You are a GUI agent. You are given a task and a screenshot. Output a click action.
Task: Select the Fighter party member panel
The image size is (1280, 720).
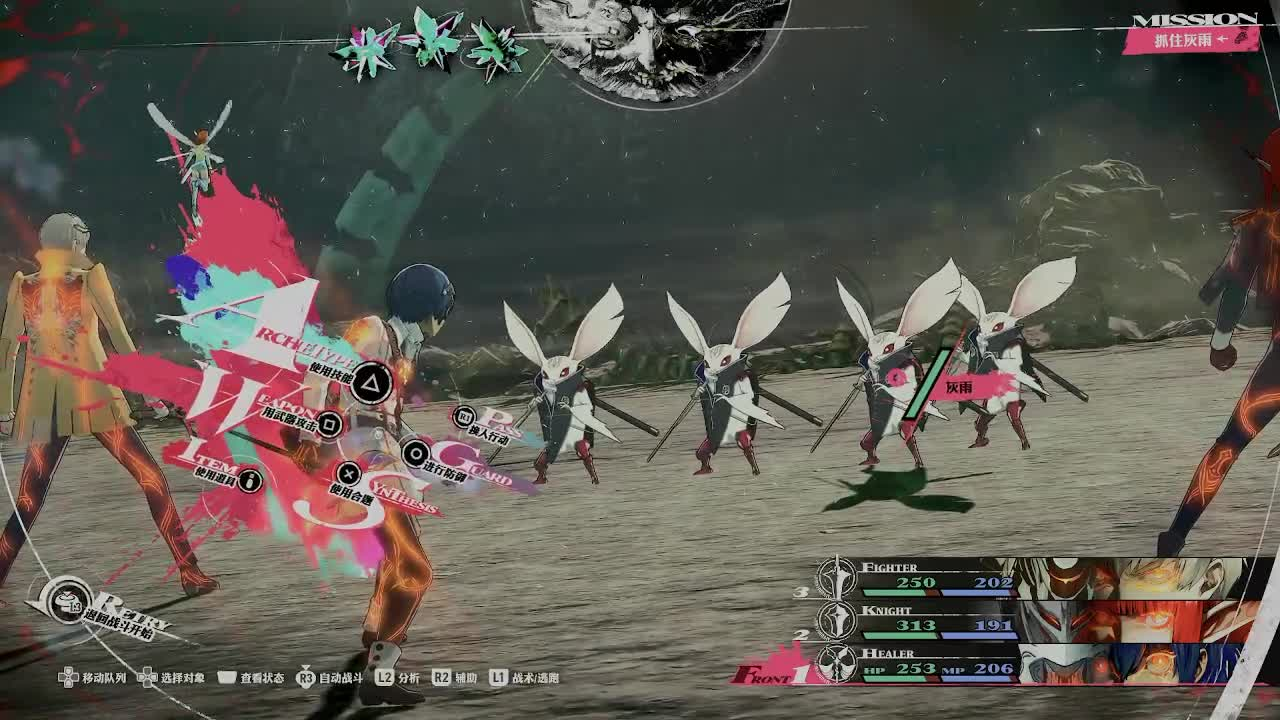[x=1040, y=580]
